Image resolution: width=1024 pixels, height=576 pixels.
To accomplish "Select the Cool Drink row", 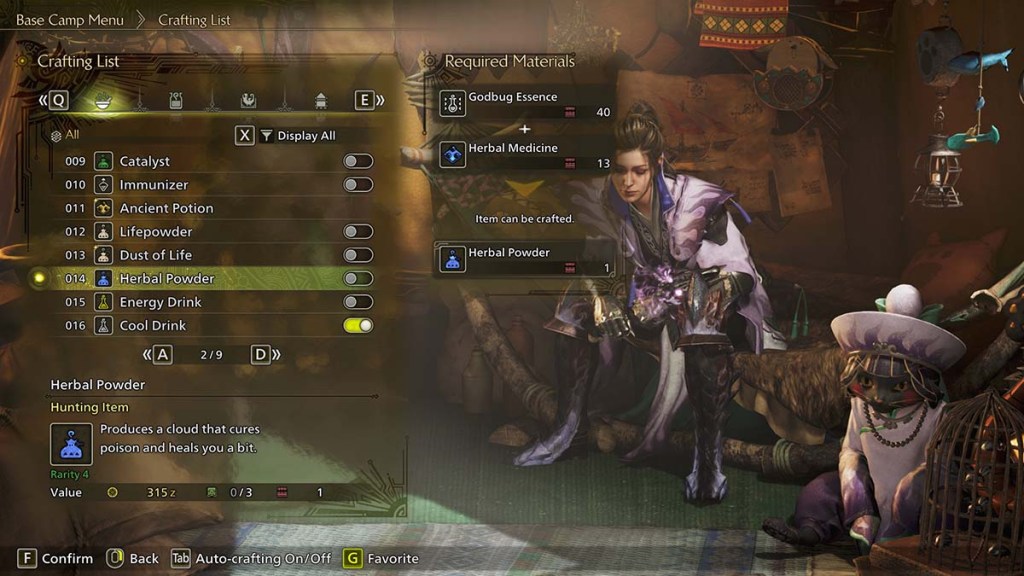I will pos(152,325).
